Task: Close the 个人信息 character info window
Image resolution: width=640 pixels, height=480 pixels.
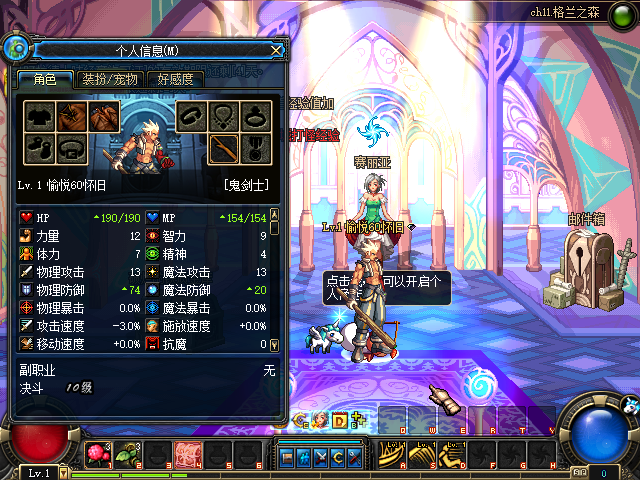Action: [x=276, y=49]
